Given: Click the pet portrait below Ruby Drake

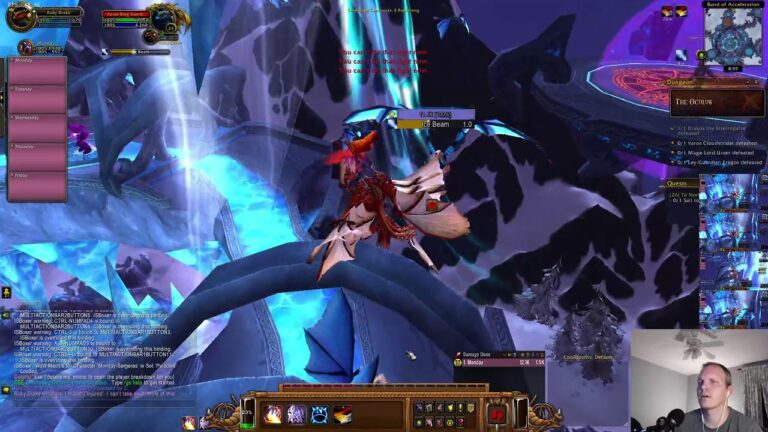Looking at the screenshot, I should 25,47.
